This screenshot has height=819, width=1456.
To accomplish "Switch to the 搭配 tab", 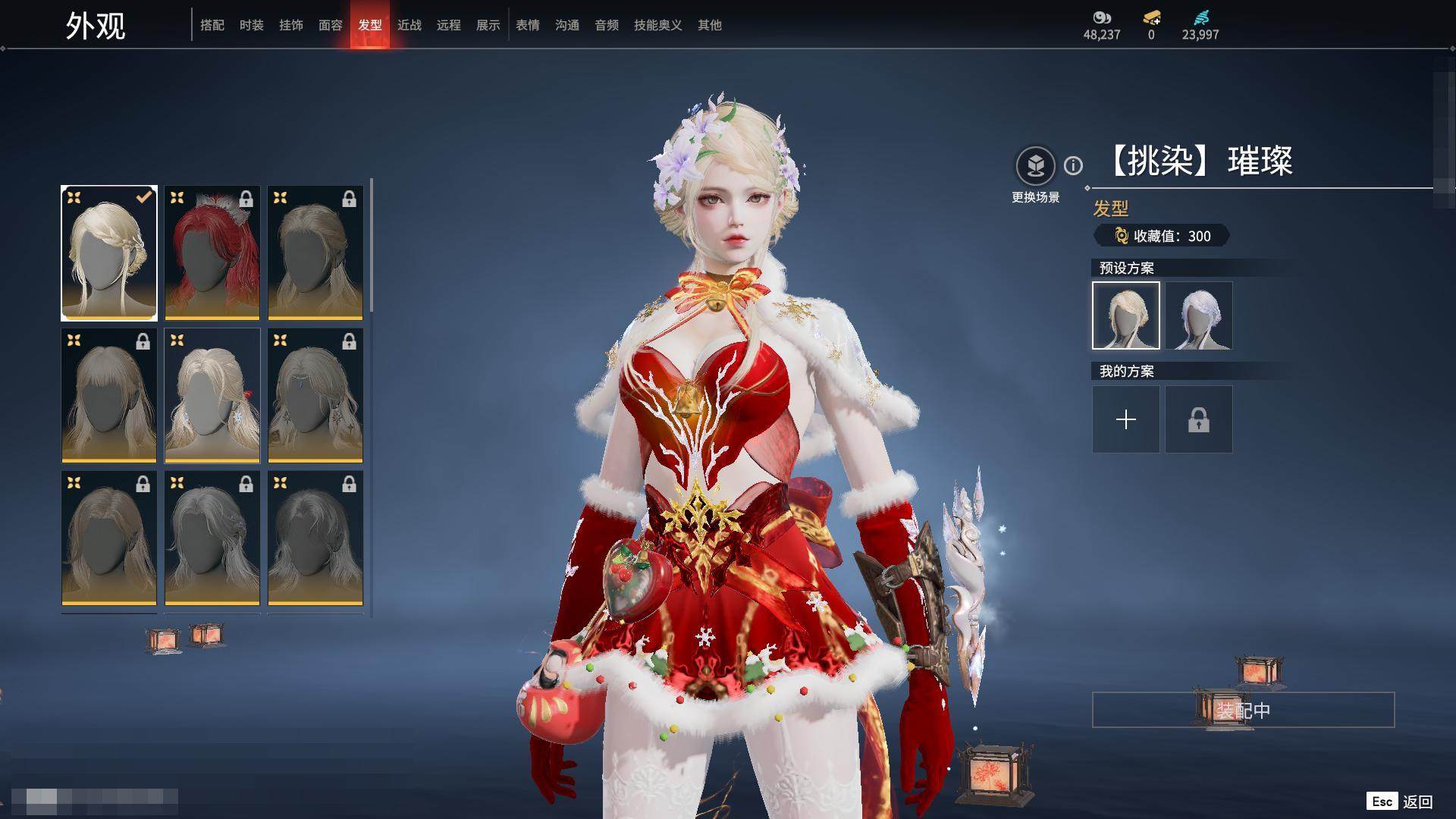I will (x=212, y=25).
